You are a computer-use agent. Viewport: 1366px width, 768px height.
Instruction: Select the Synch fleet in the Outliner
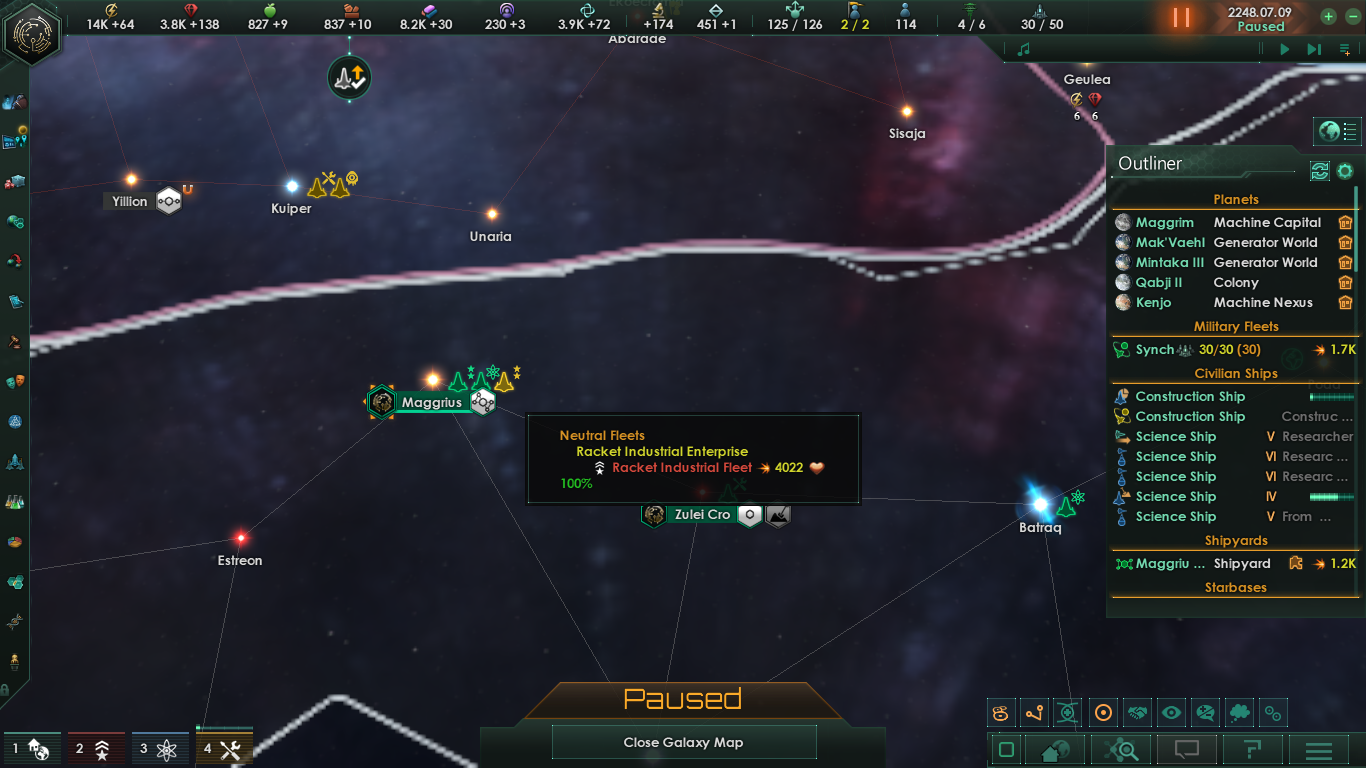coord(1156,349)
